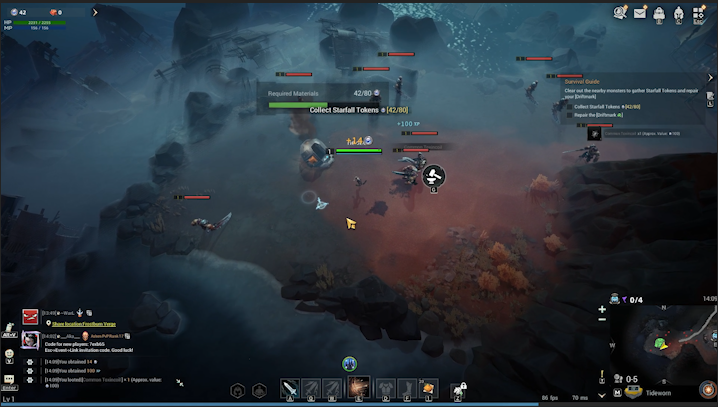The height and width of the screenshot is (407, 718).
Task: Open the chat input speech bubble
Action: 8,381
